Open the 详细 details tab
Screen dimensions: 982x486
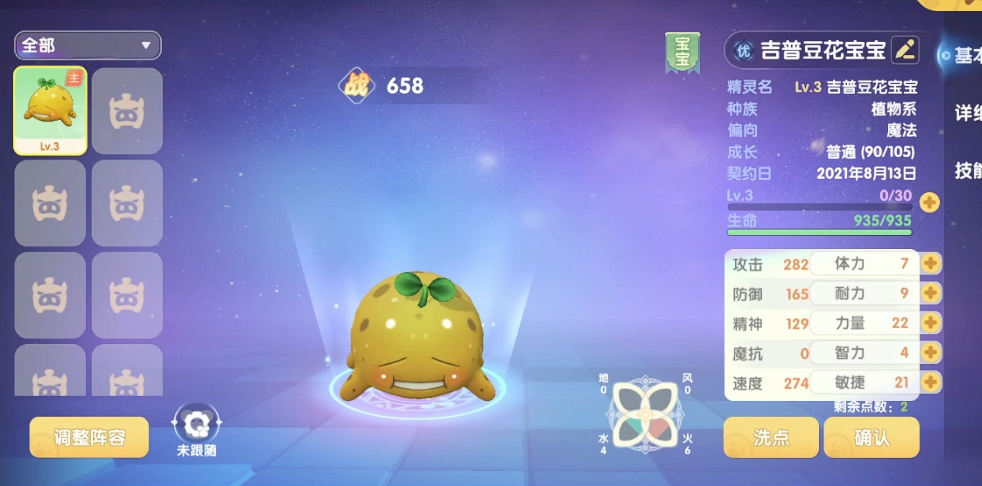pyautogui.click(x=966, y=113)
